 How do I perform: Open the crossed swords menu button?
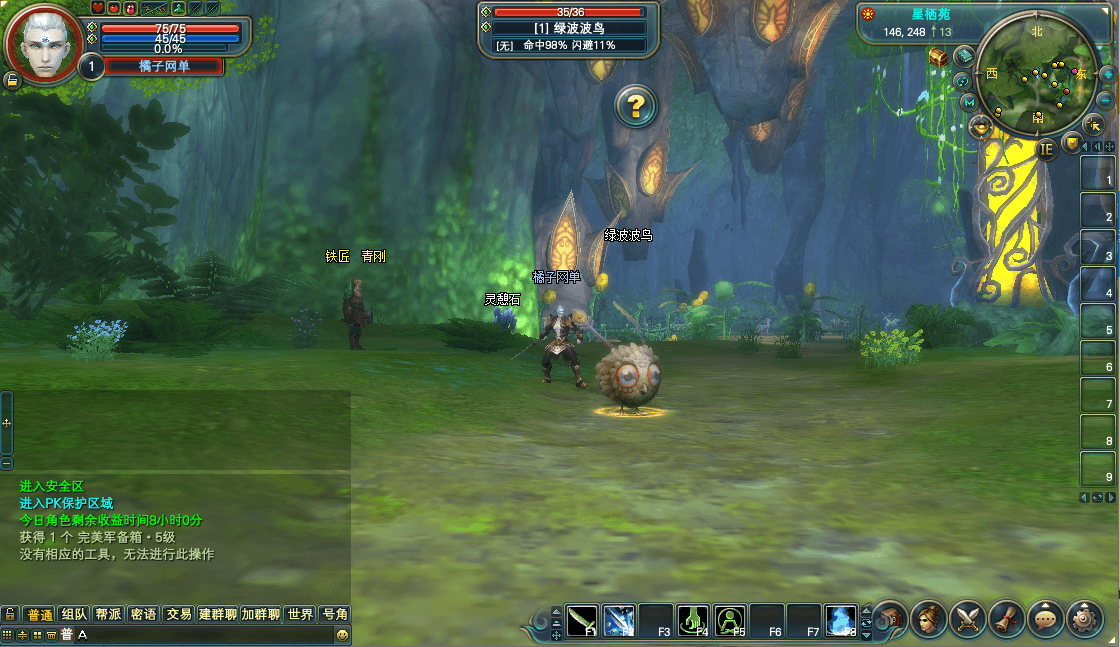coord(968,620)
